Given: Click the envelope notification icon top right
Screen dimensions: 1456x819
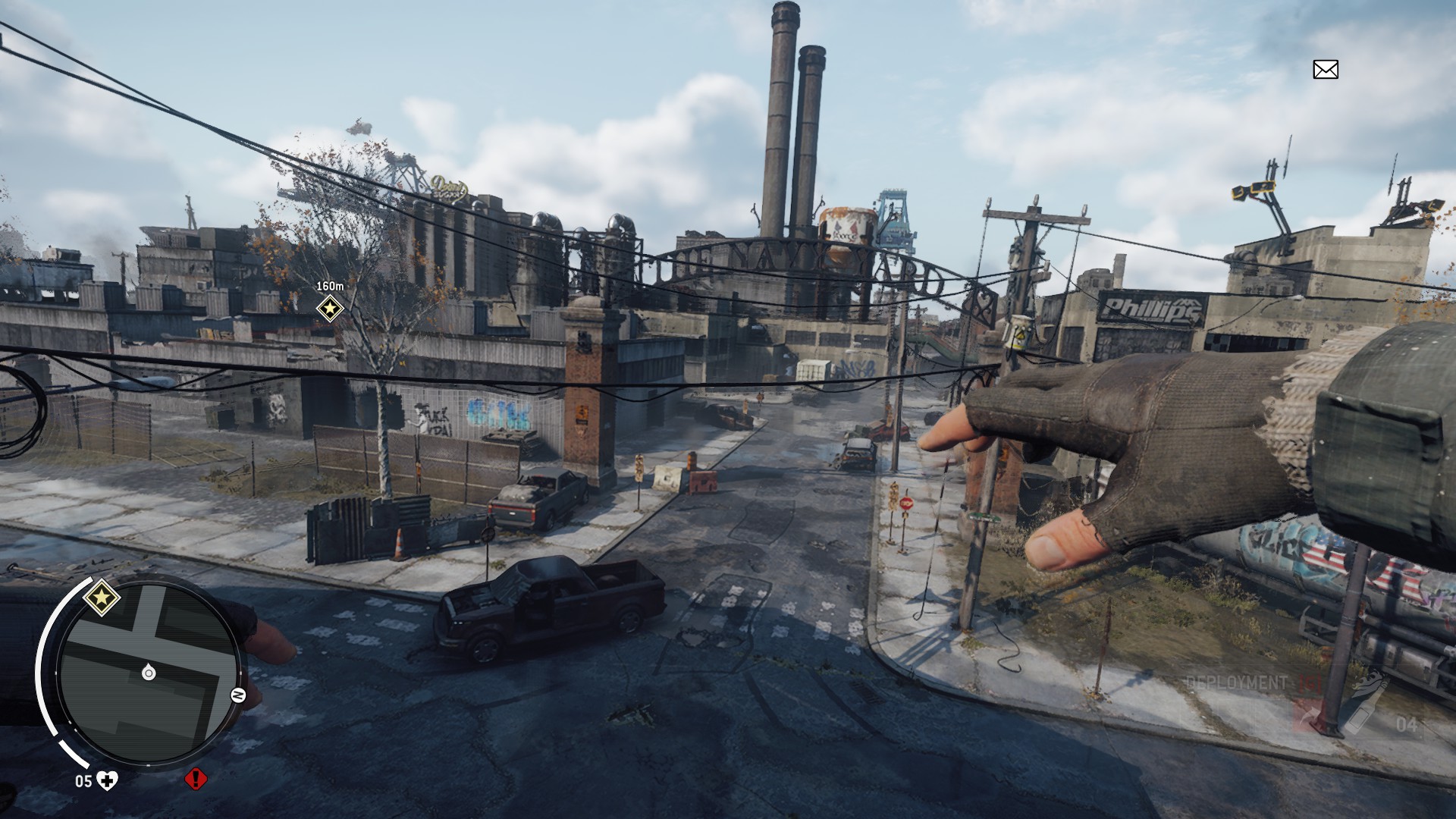Looking at the screenshot, I should [1326, 69].
